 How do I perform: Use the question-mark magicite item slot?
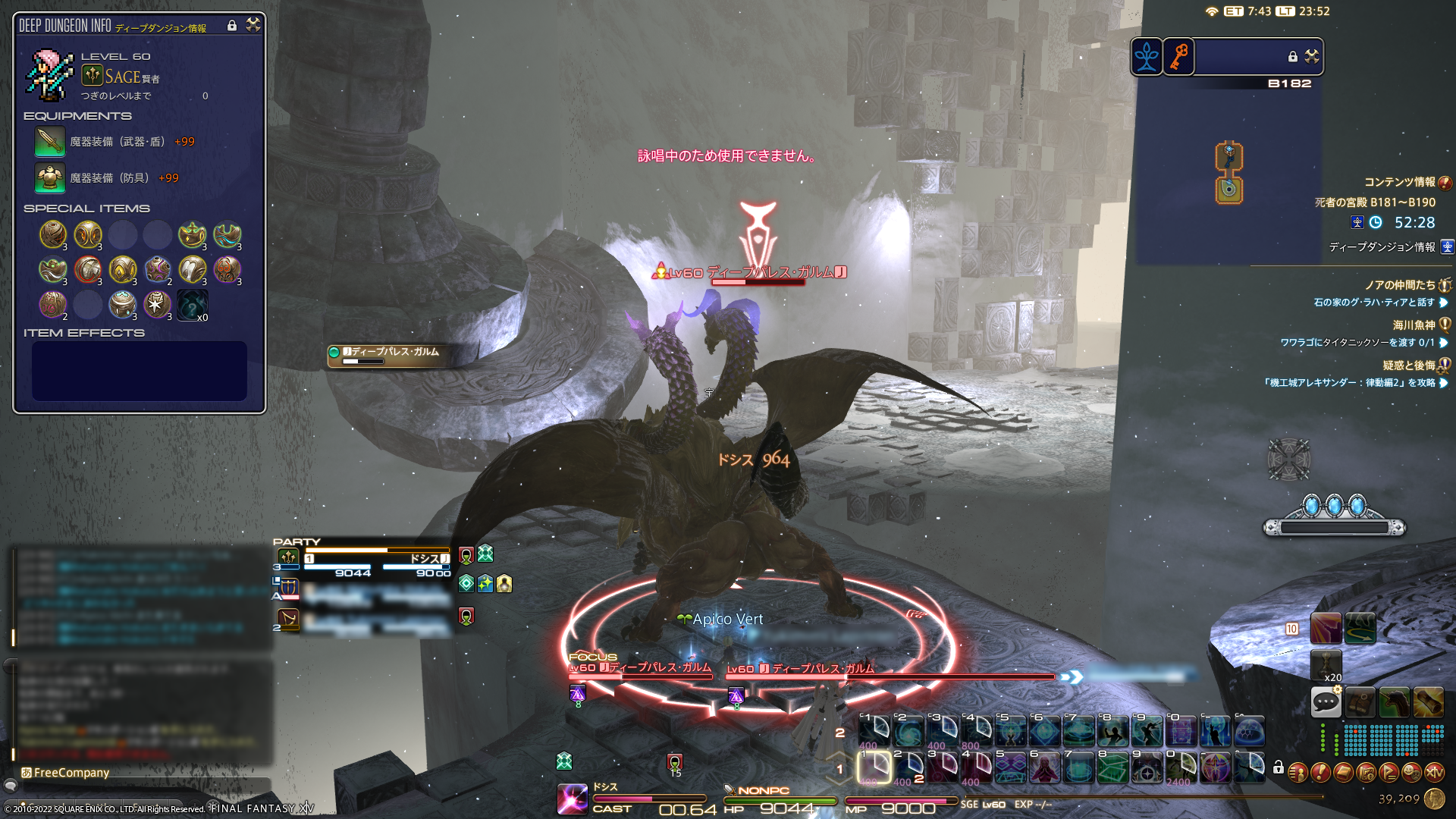coord(193,306)
